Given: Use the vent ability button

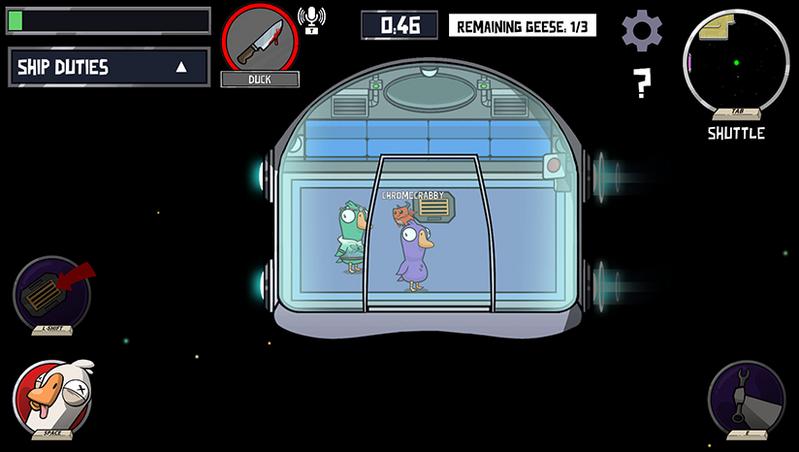Looking at the screenshot, I should (x=52, y=295).
